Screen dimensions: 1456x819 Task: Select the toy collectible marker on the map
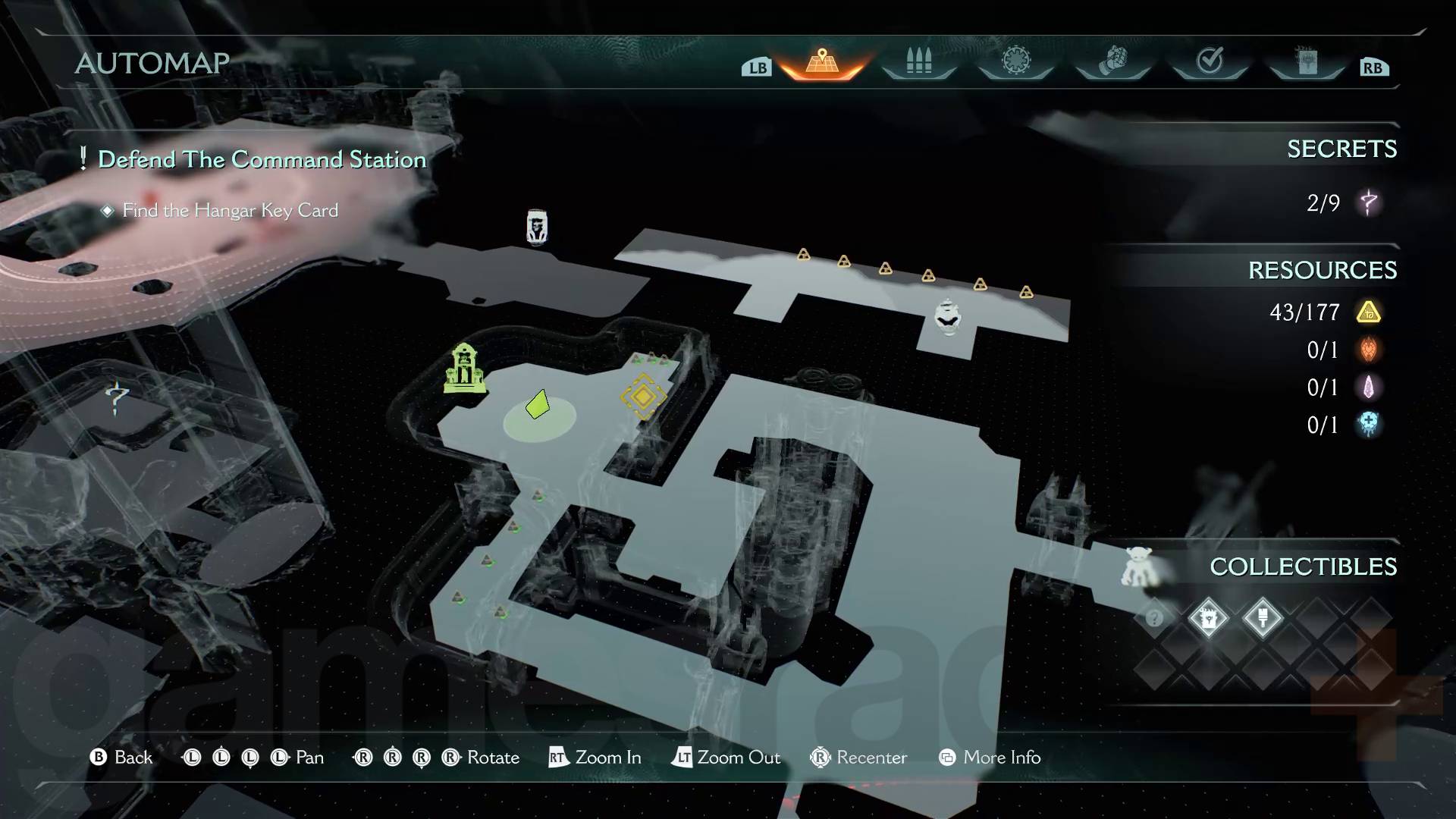[x=1139, y=567]
